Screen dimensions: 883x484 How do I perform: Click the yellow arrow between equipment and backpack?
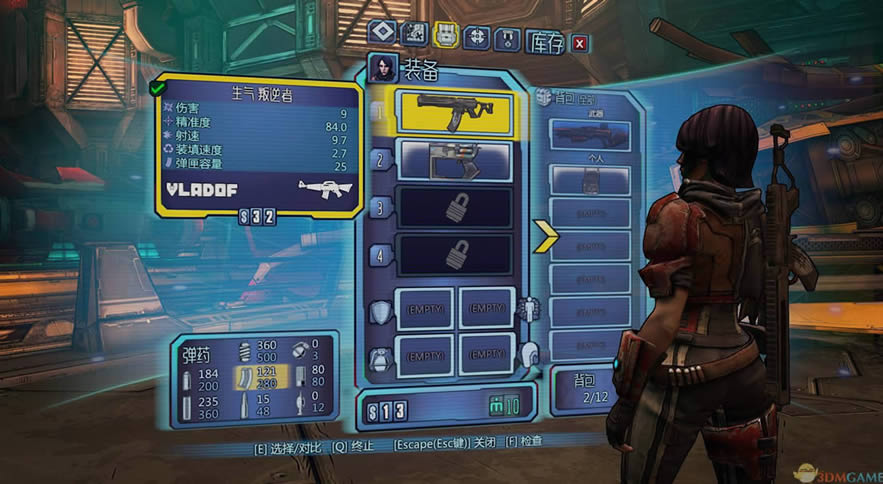[546, 236]
